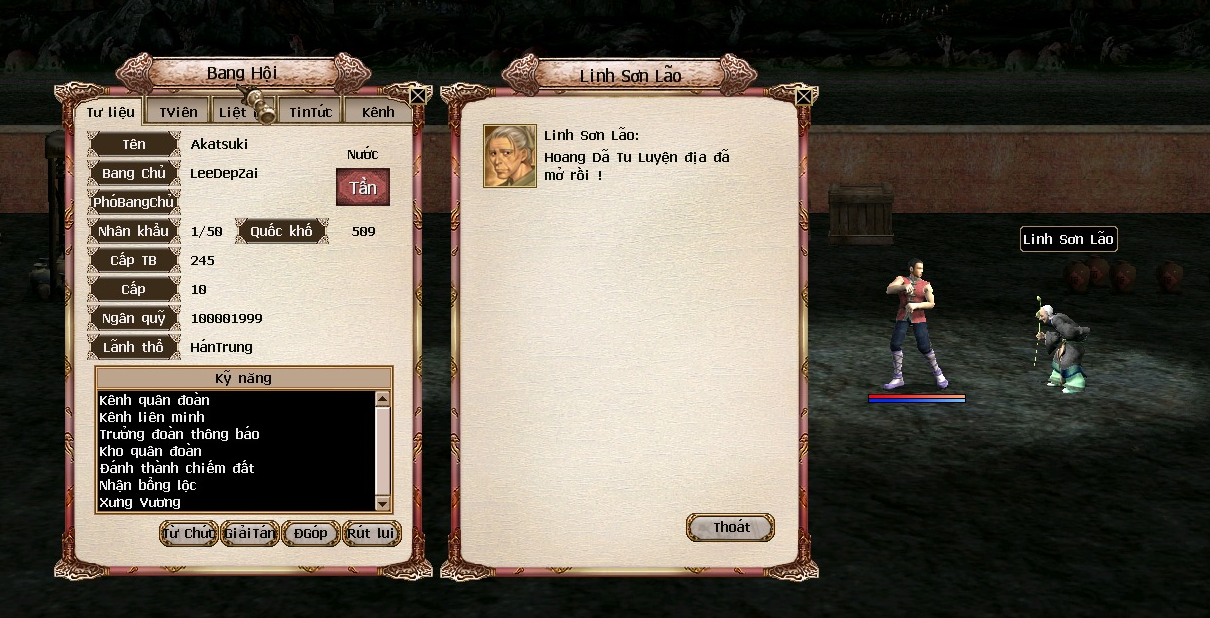This screenshot has height=618, width=1210.
Task: Click the Từ Chức button
Action: coord(189,533)
